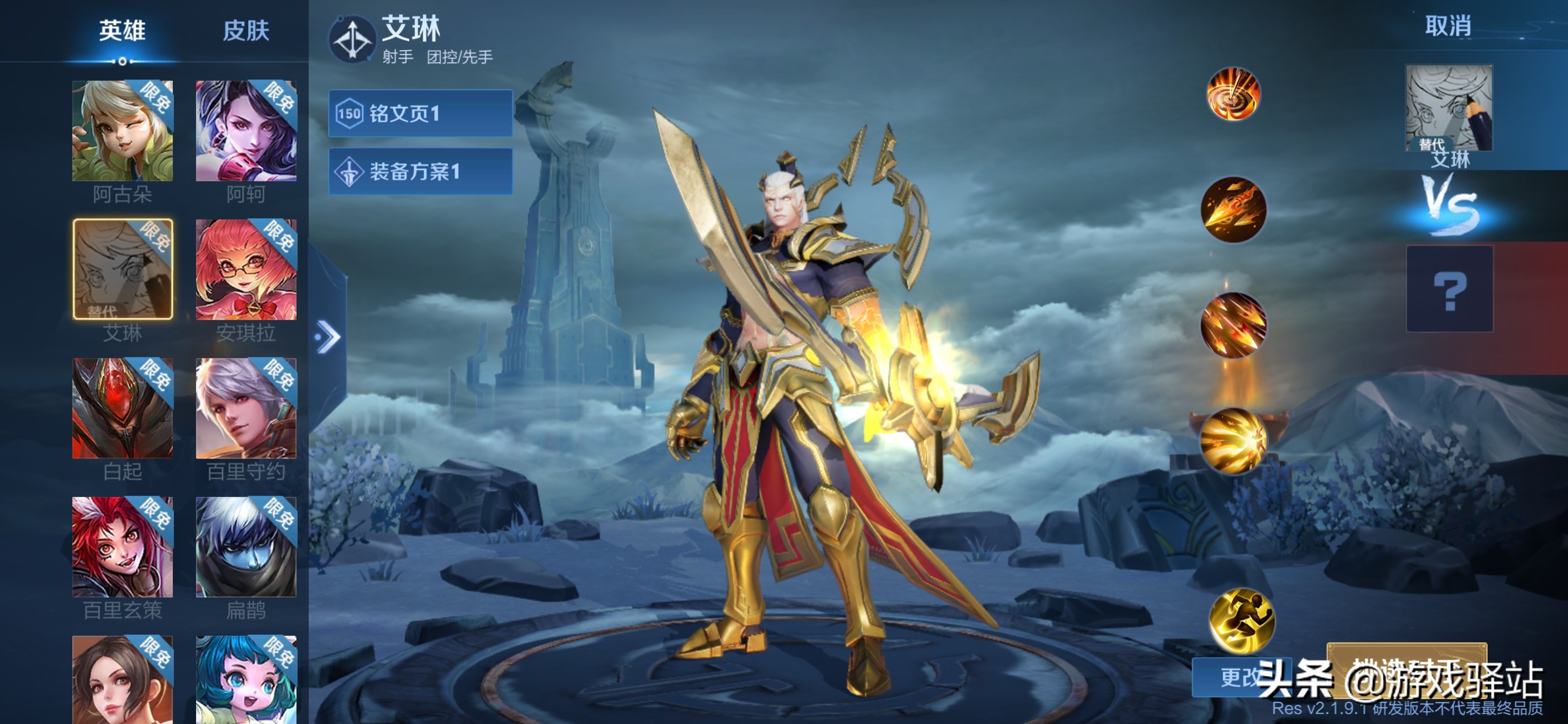The image size is (1568, 724).
Task: Select hero 阿古朵 portrait
Action: point(122,131)
